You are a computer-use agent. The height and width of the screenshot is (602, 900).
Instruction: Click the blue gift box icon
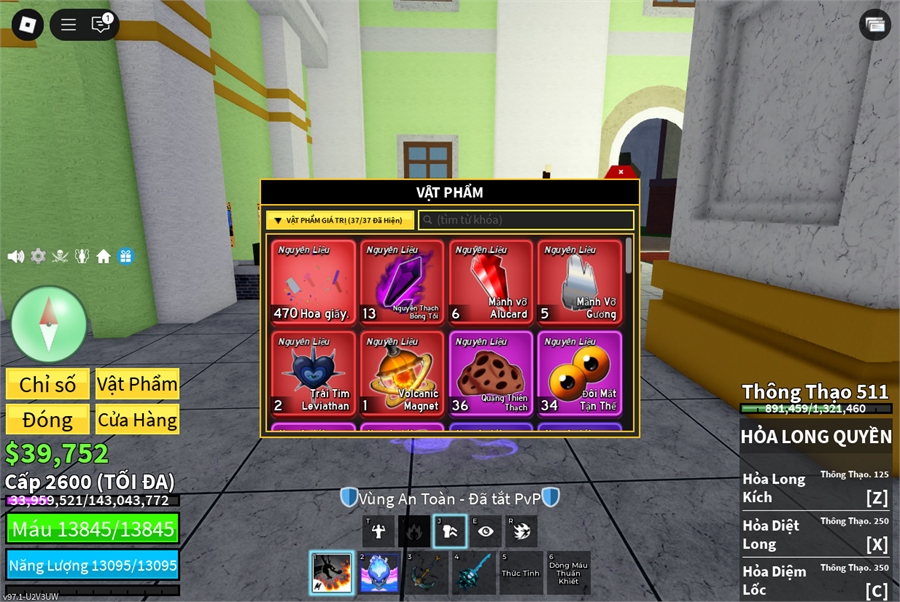click(125, 256)
